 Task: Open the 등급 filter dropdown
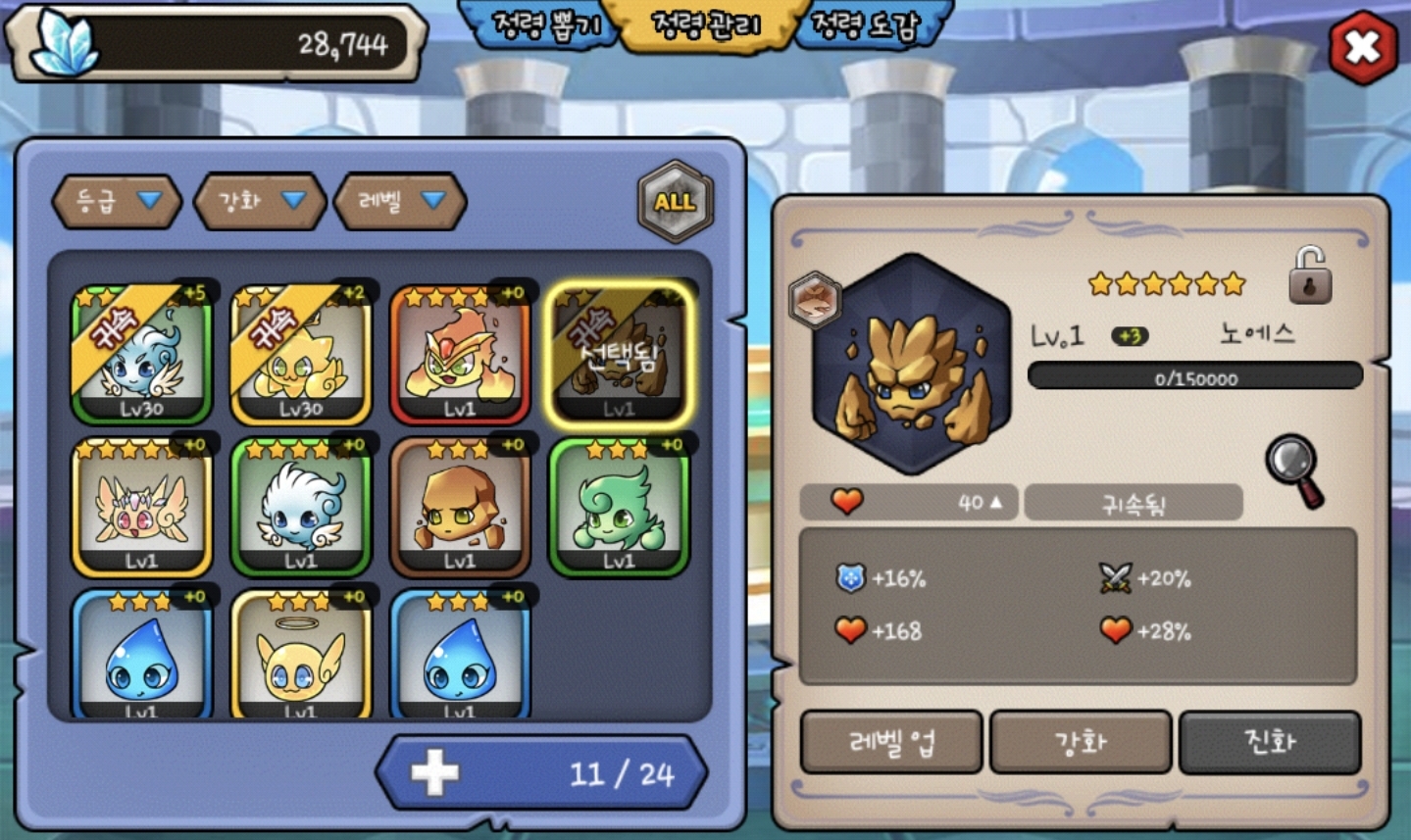click(x=117, y=201)
